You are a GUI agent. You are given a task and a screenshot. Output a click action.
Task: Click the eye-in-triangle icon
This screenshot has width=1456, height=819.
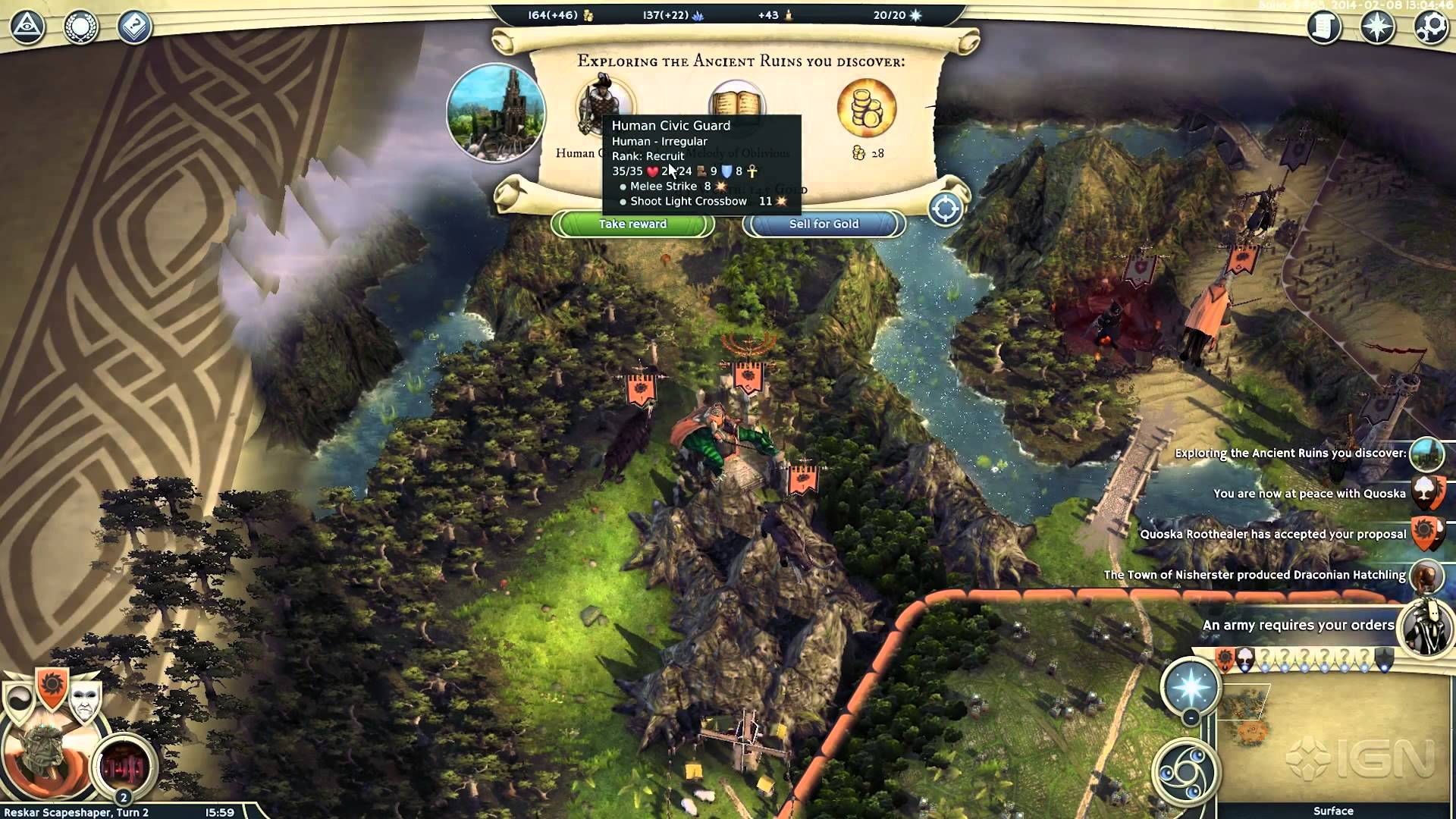click(28, 27)
